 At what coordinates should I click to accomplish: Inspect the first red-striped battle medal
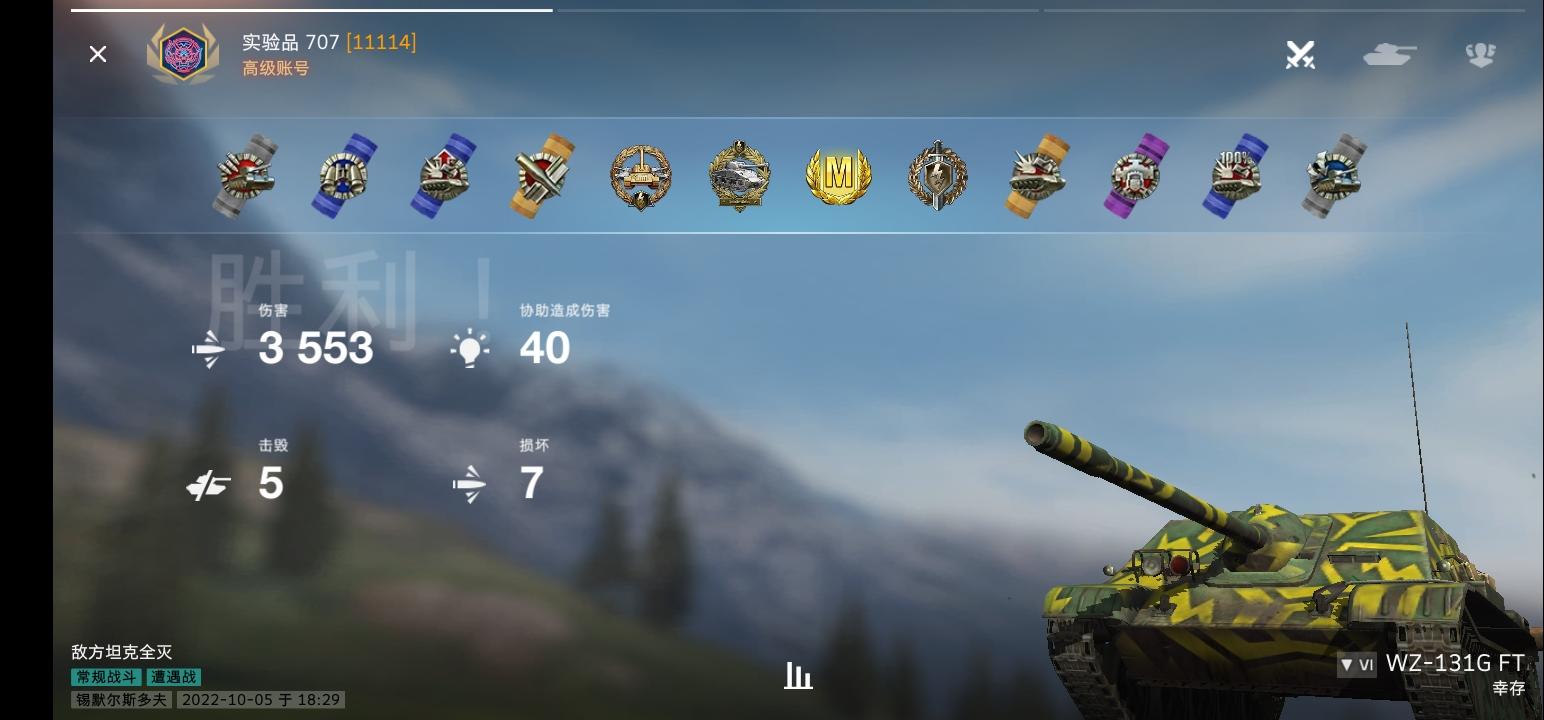coord(245,176)
